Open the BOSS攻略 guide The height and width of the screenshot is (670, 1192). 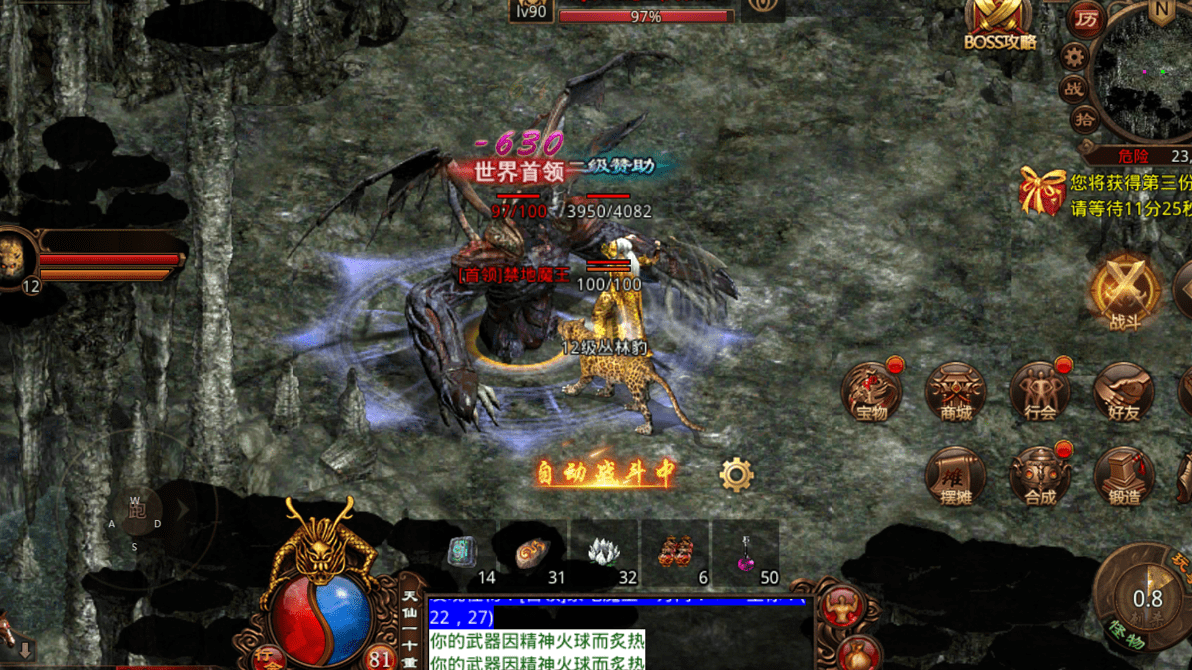click(999, 24)
